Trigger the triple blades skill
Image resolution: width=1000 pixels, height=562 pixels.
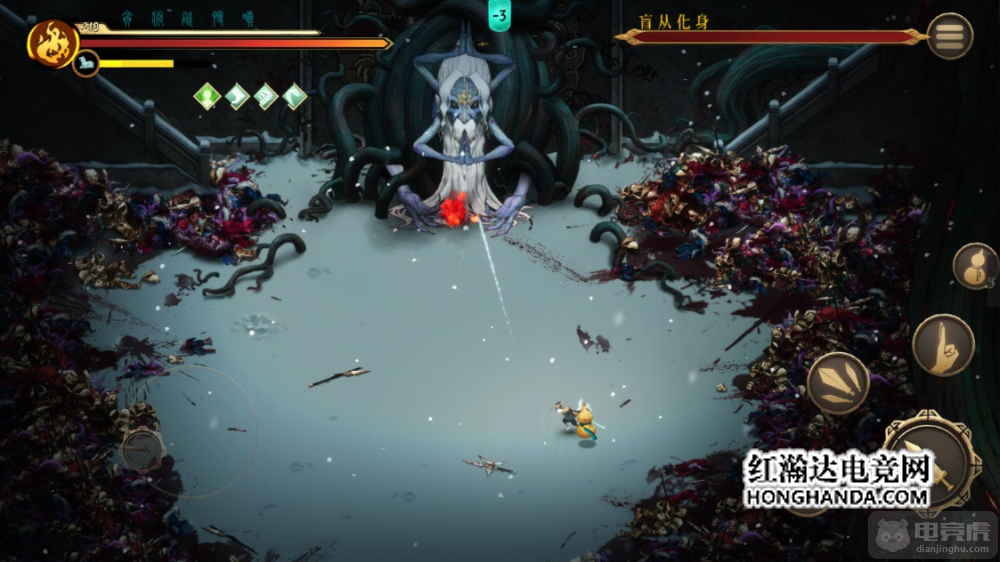837,383
